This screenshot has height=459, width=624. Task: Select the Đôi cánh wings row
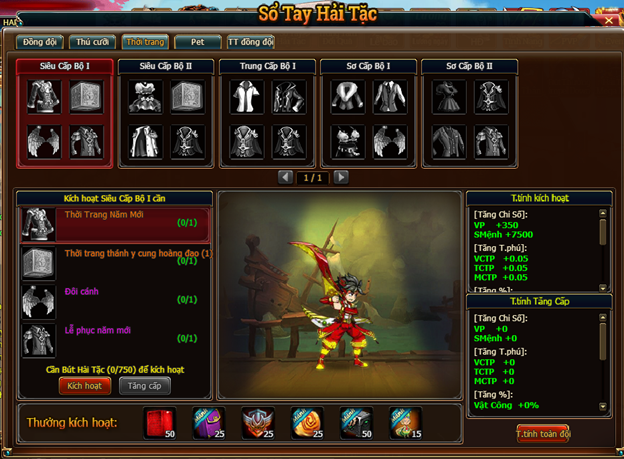115,299
